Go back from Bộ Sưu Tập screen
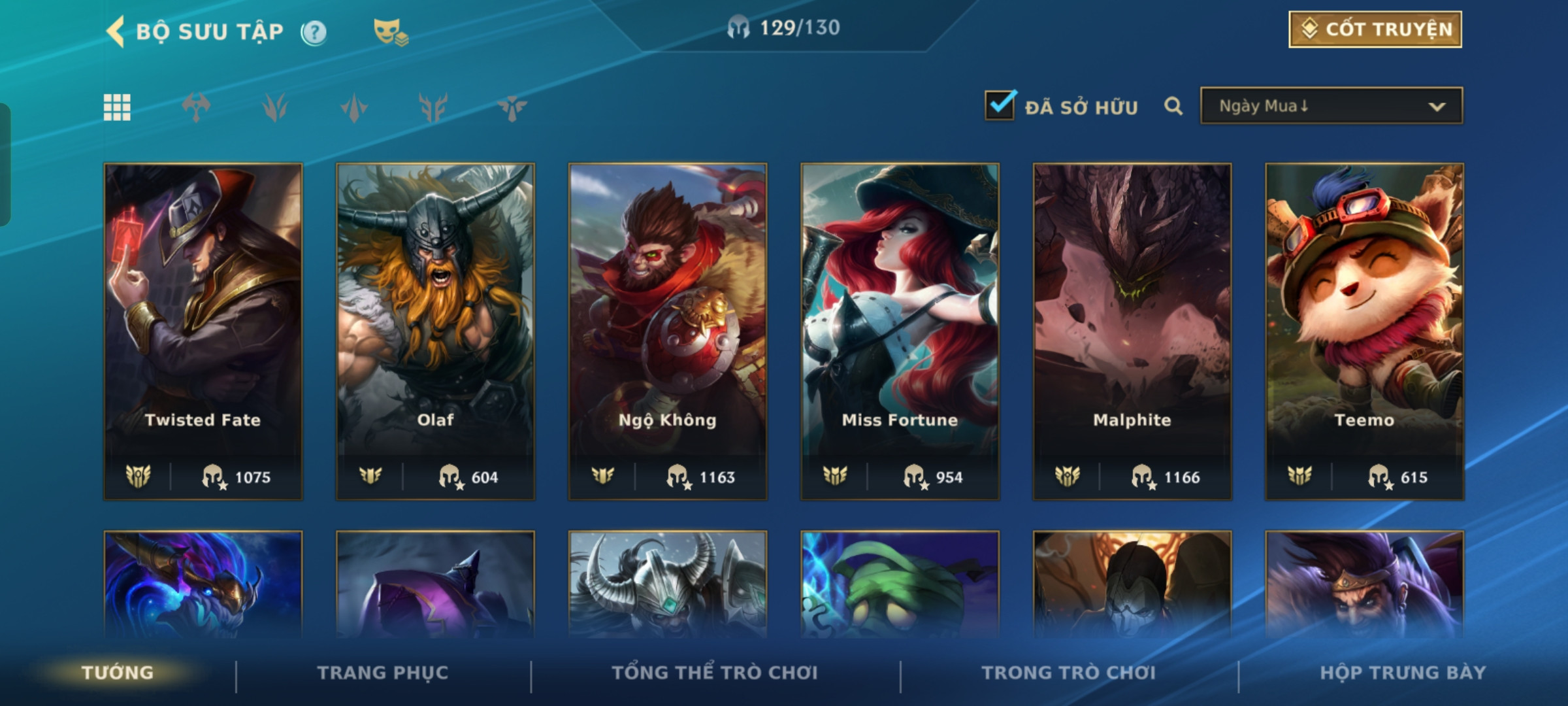Image resolution: width=1568 pixels, height=706 pixels. [116, 31]
